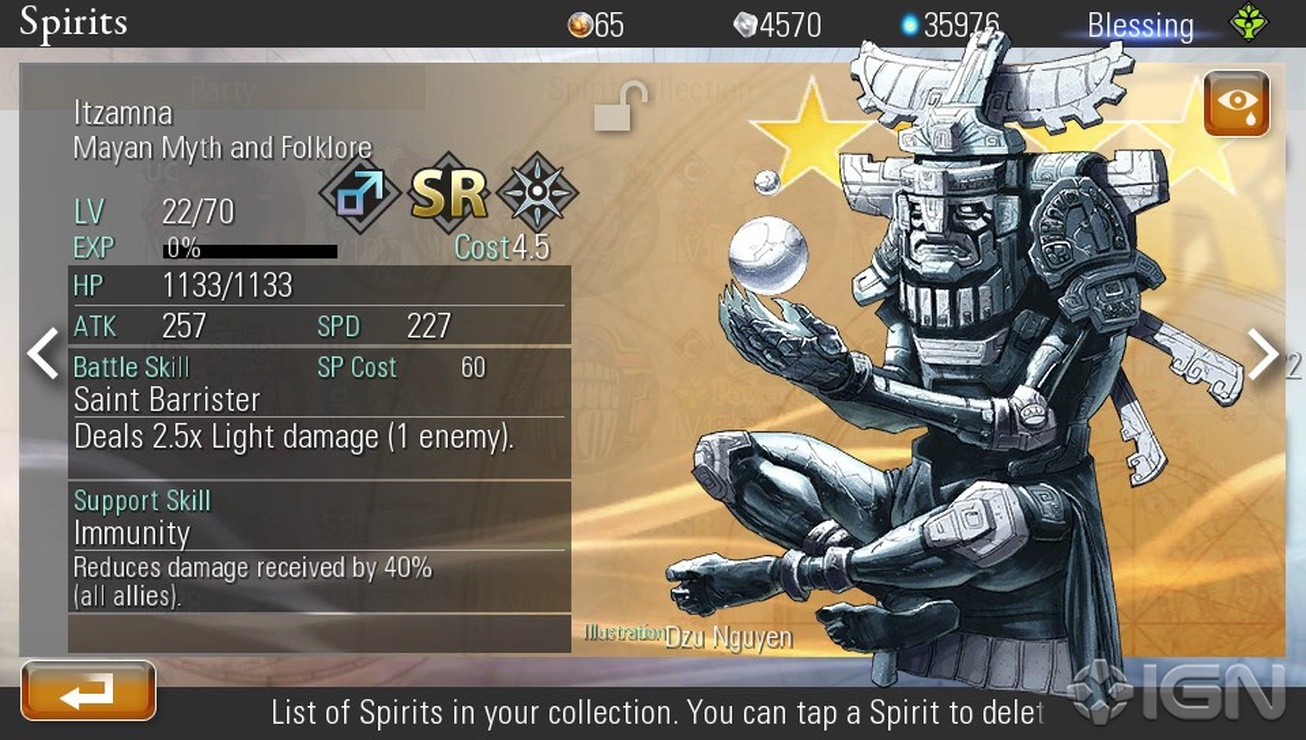Tap the Light element compass icon
Image resolution: width=1306 pixels, height=740 pixels.
(x=537, y=192)
